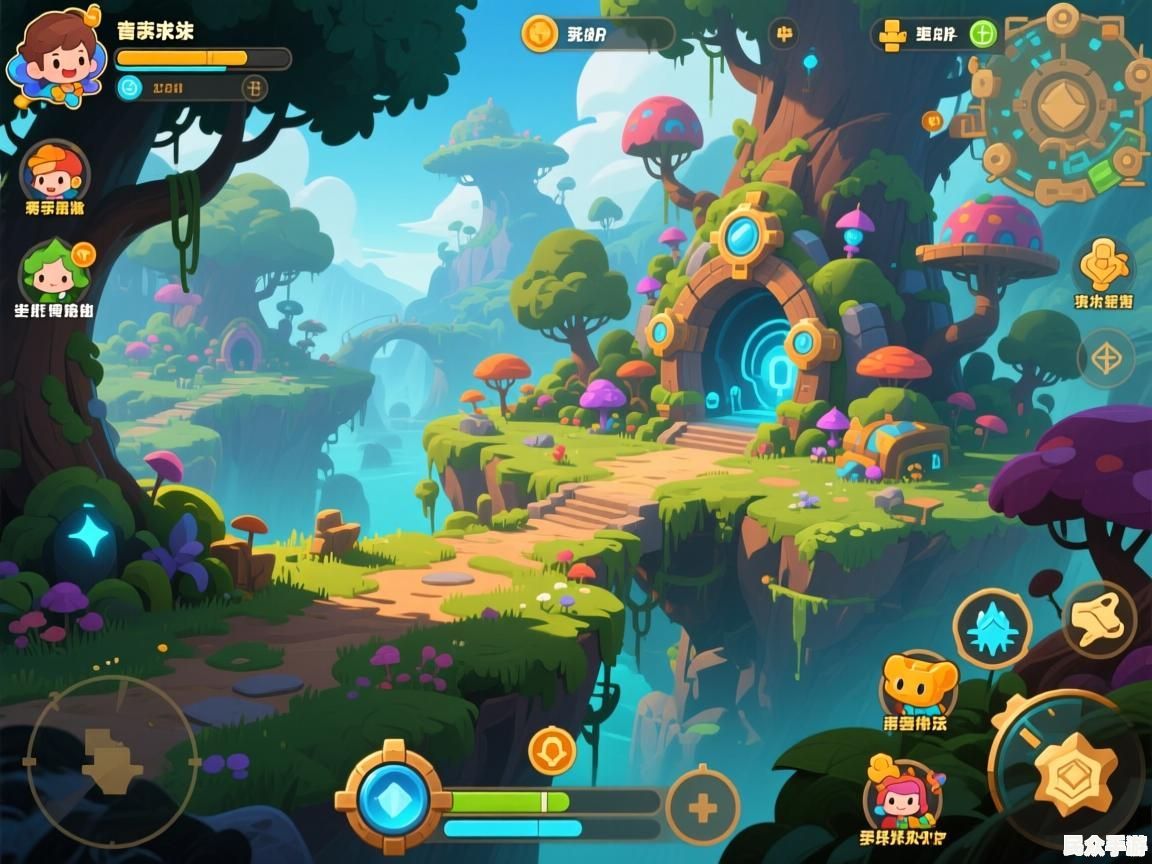Open the circular golden minimap
1152x864 pixels.
[x=1064, y=102]
